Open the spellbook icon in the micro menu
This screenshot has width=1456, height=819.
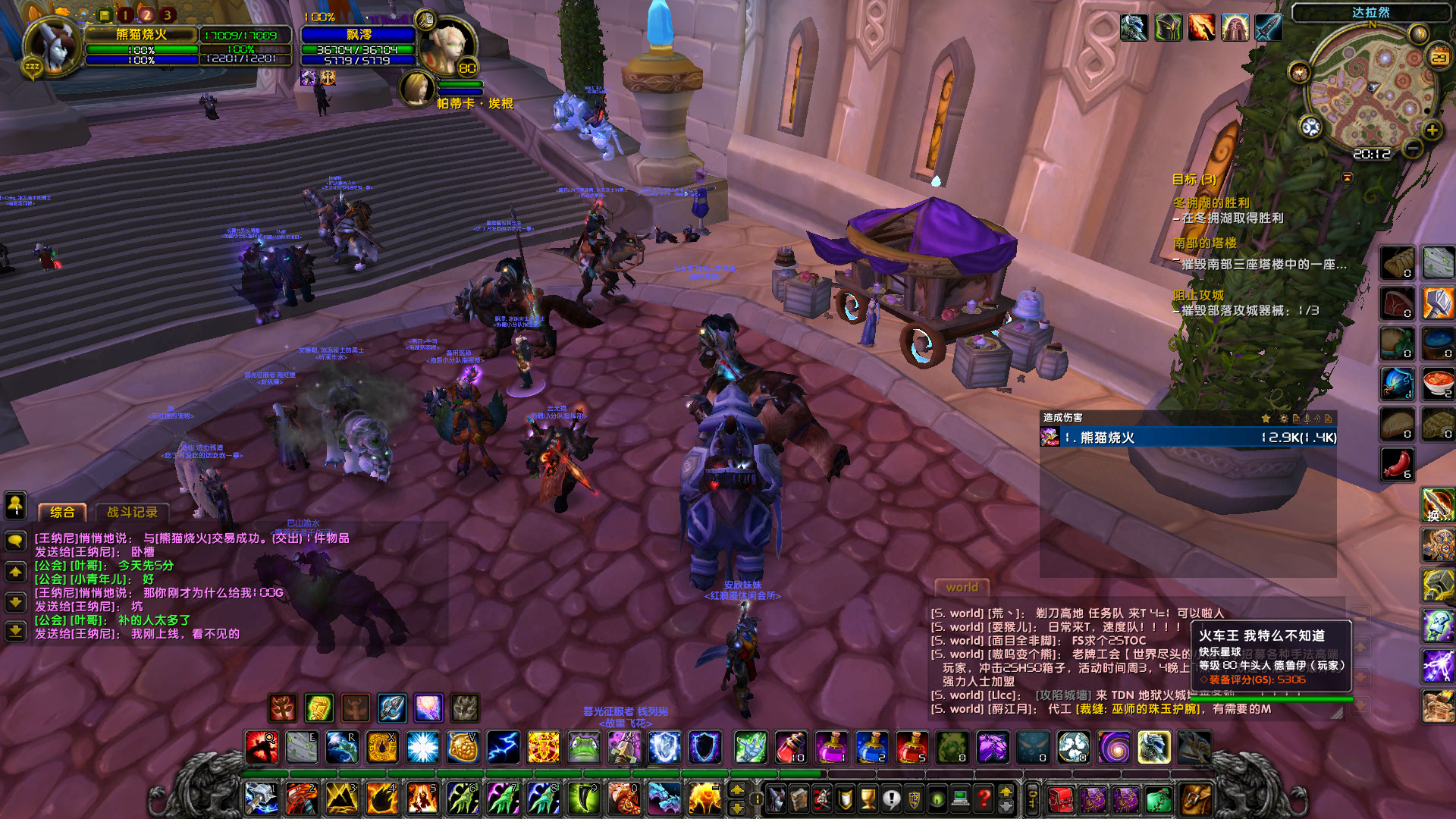[x=799, y=798]
